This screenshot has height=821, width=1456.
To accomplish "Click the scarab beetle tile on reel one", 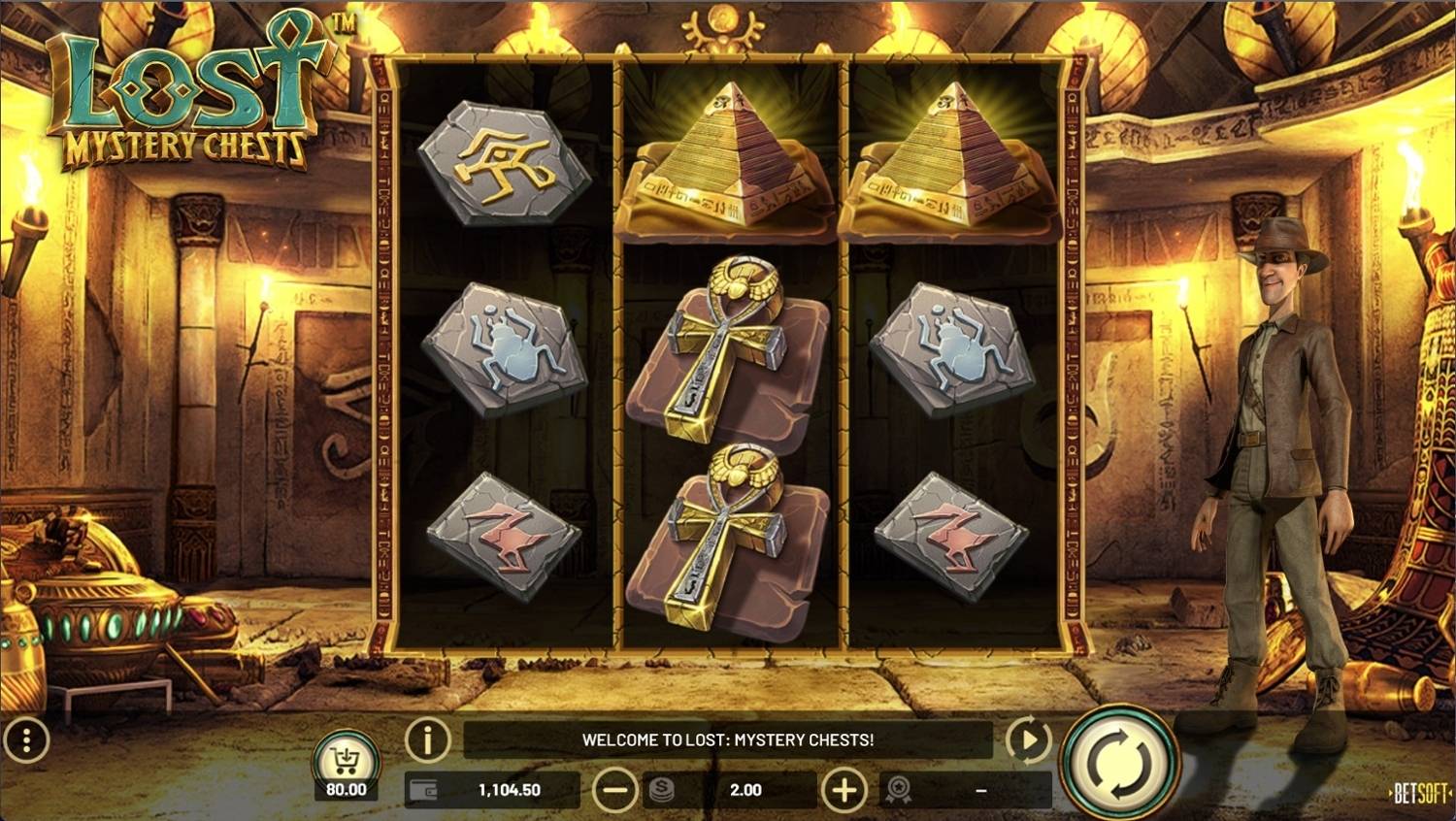I will pos(507,351).
